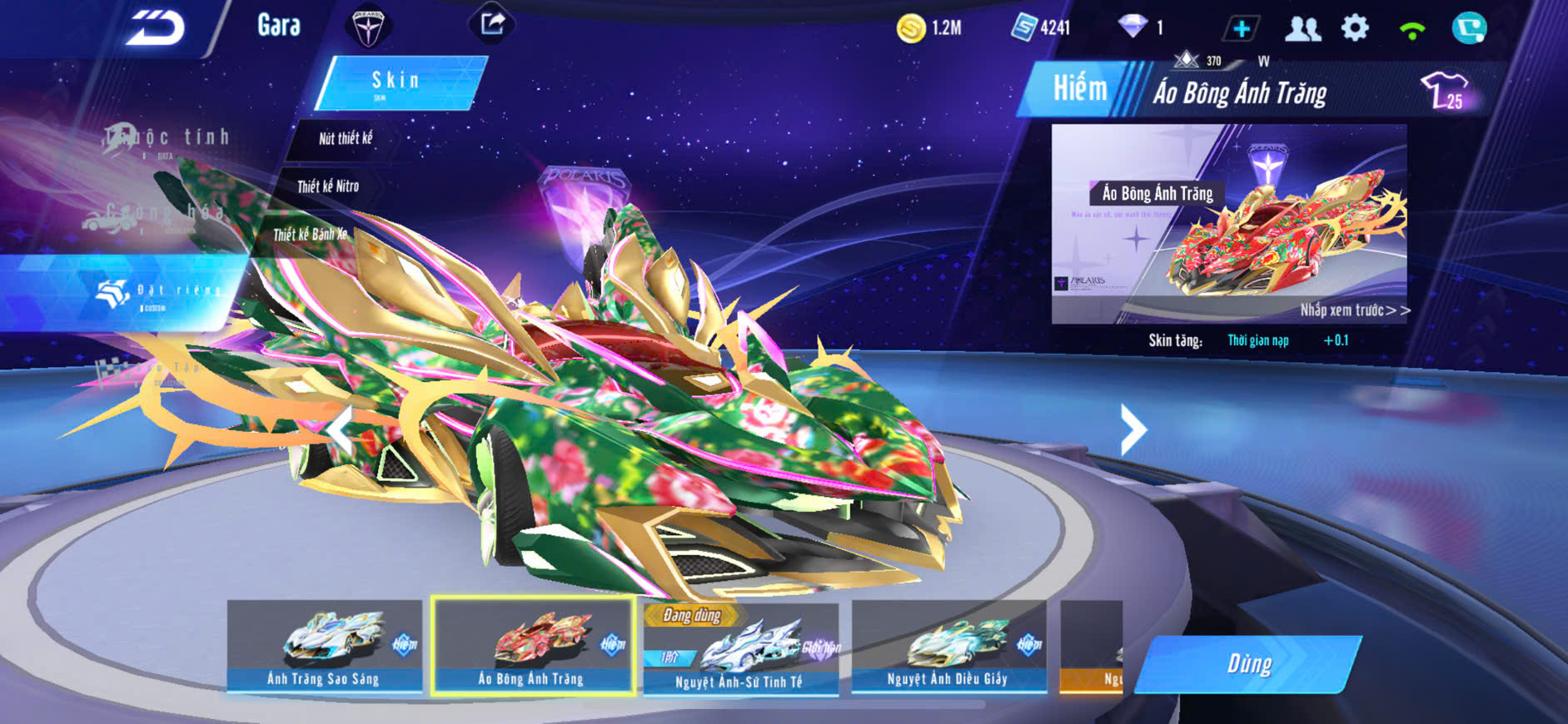Viewport: 1568px width, 724px height.
Task: Add currency with the plus button
Action: (1241, 29)
